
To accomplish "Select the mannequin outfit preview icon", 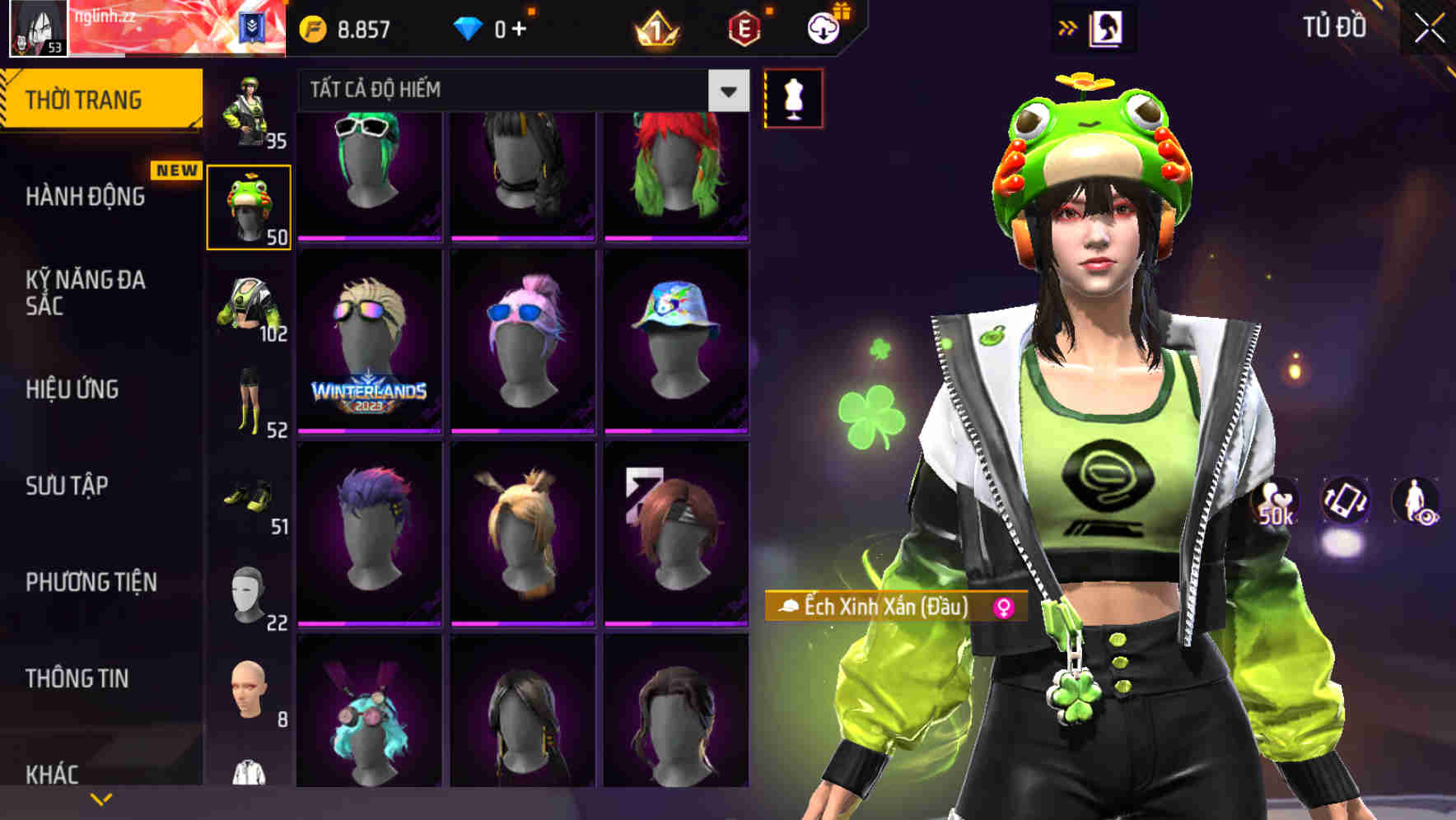I will coord(792,96).
